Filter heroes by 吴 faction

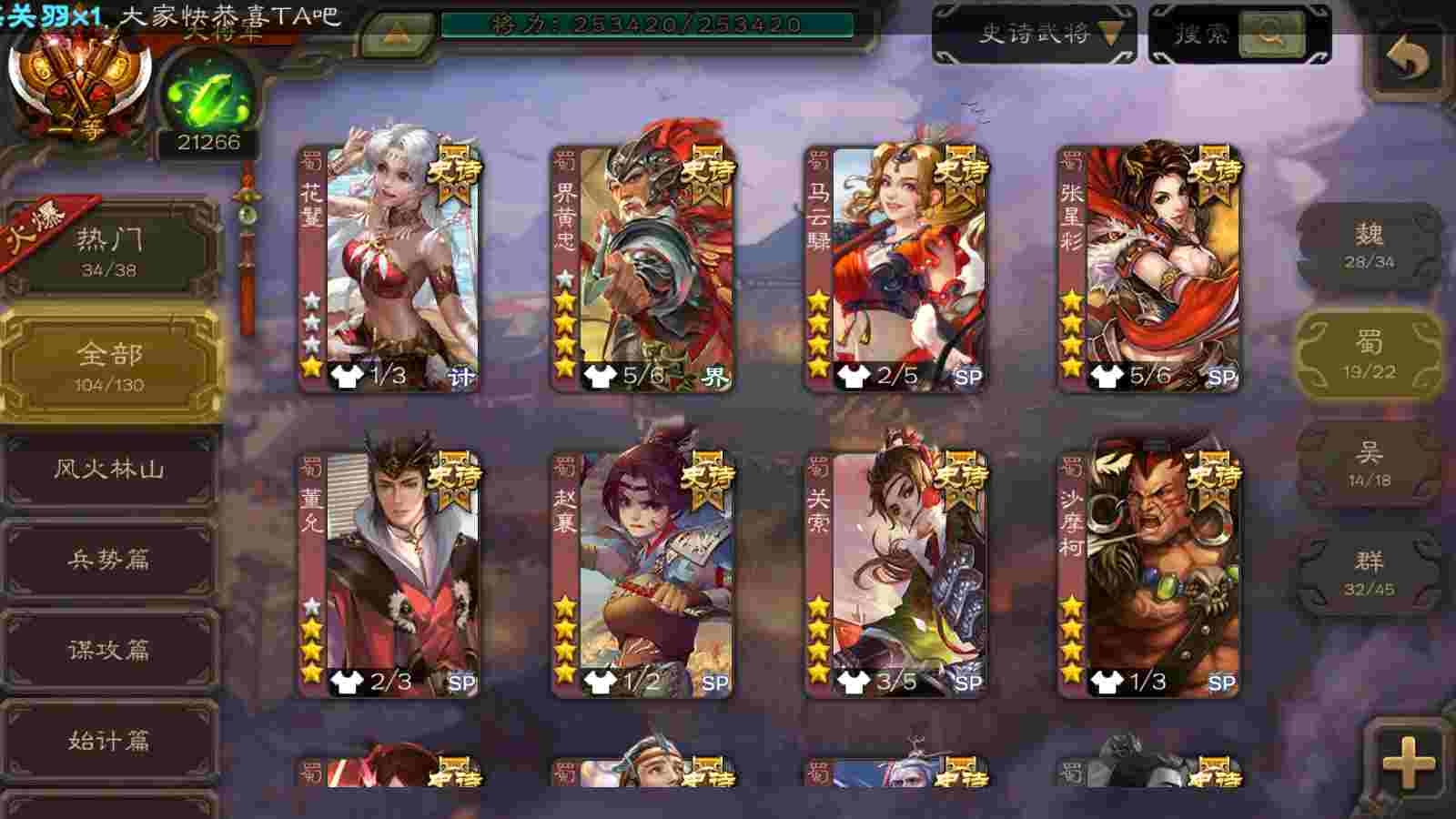tap(1369, 464)
